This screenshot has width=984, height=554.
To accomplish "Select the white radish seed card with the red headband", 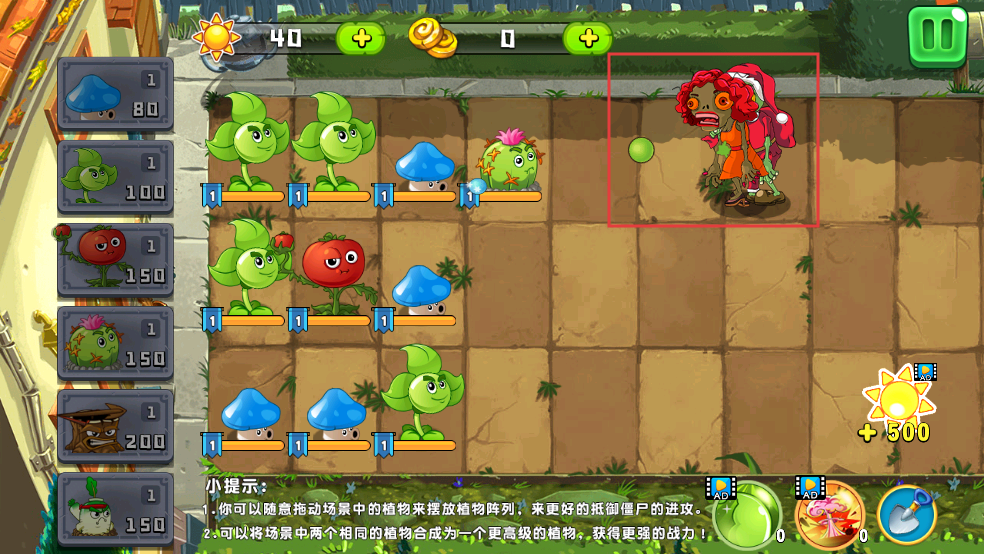I will [x=115, y=507].
